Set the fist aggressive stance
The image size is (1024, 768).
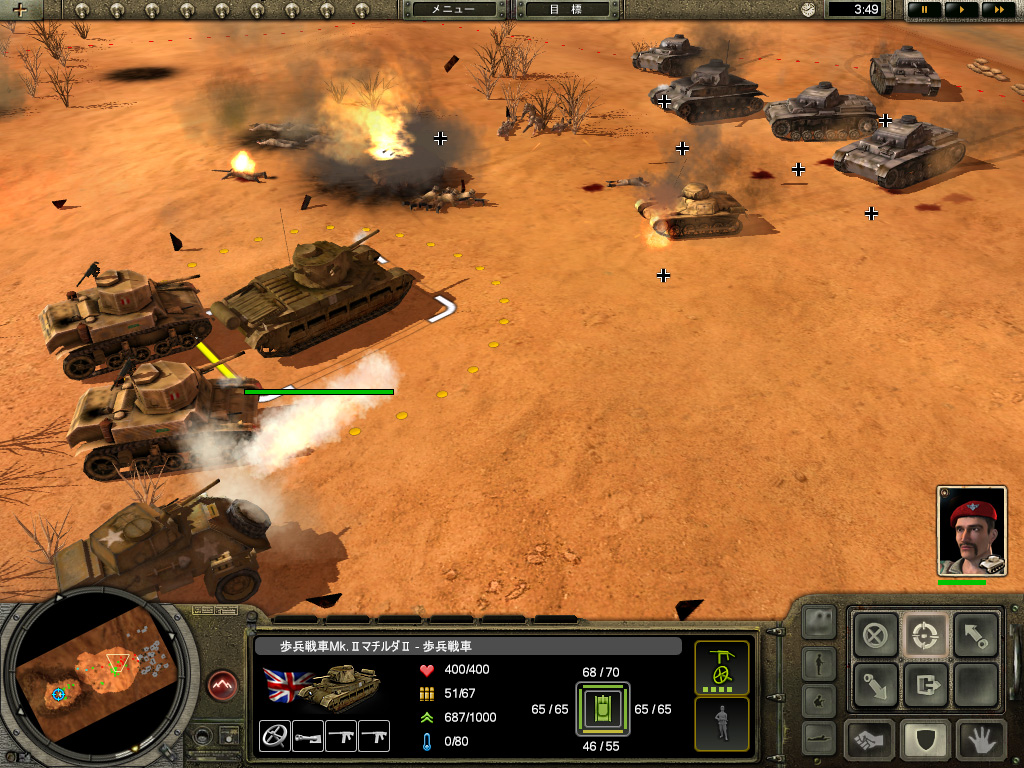[870, 741]
